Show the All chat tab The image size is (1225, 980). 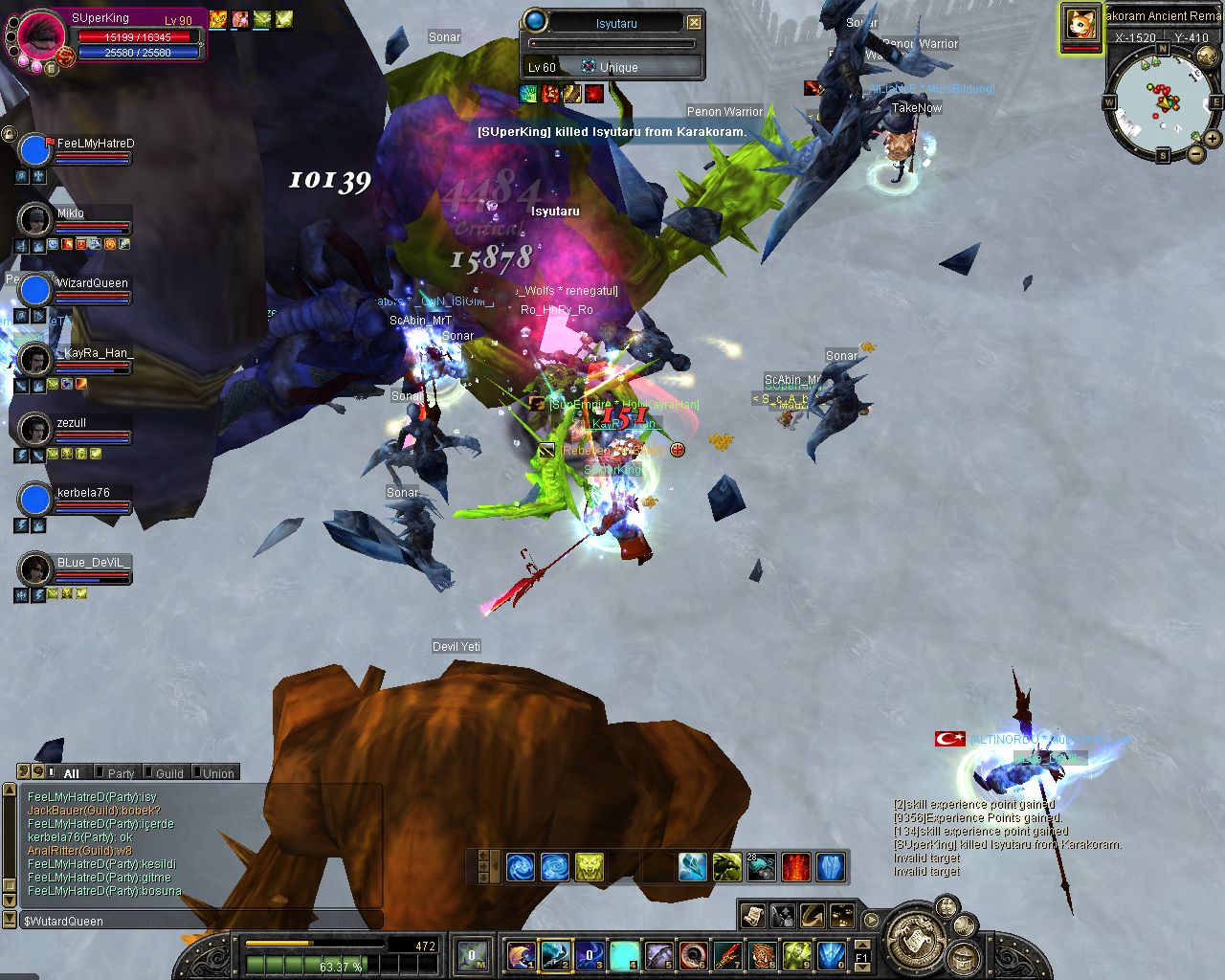click(x=71, y=773)
